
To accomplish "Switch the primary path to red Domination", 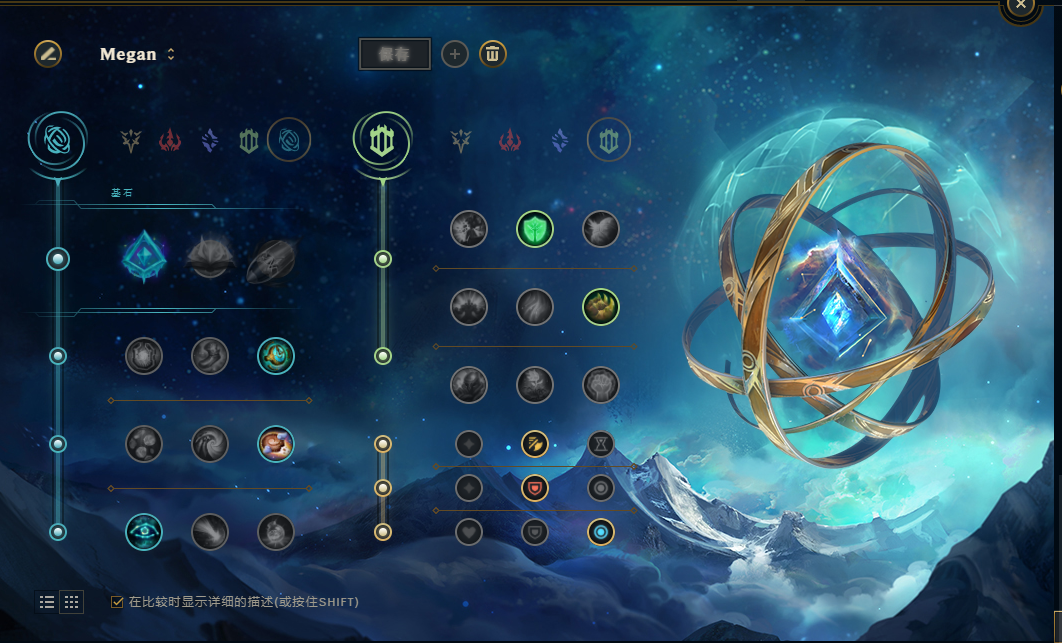I will coord(170,141).
